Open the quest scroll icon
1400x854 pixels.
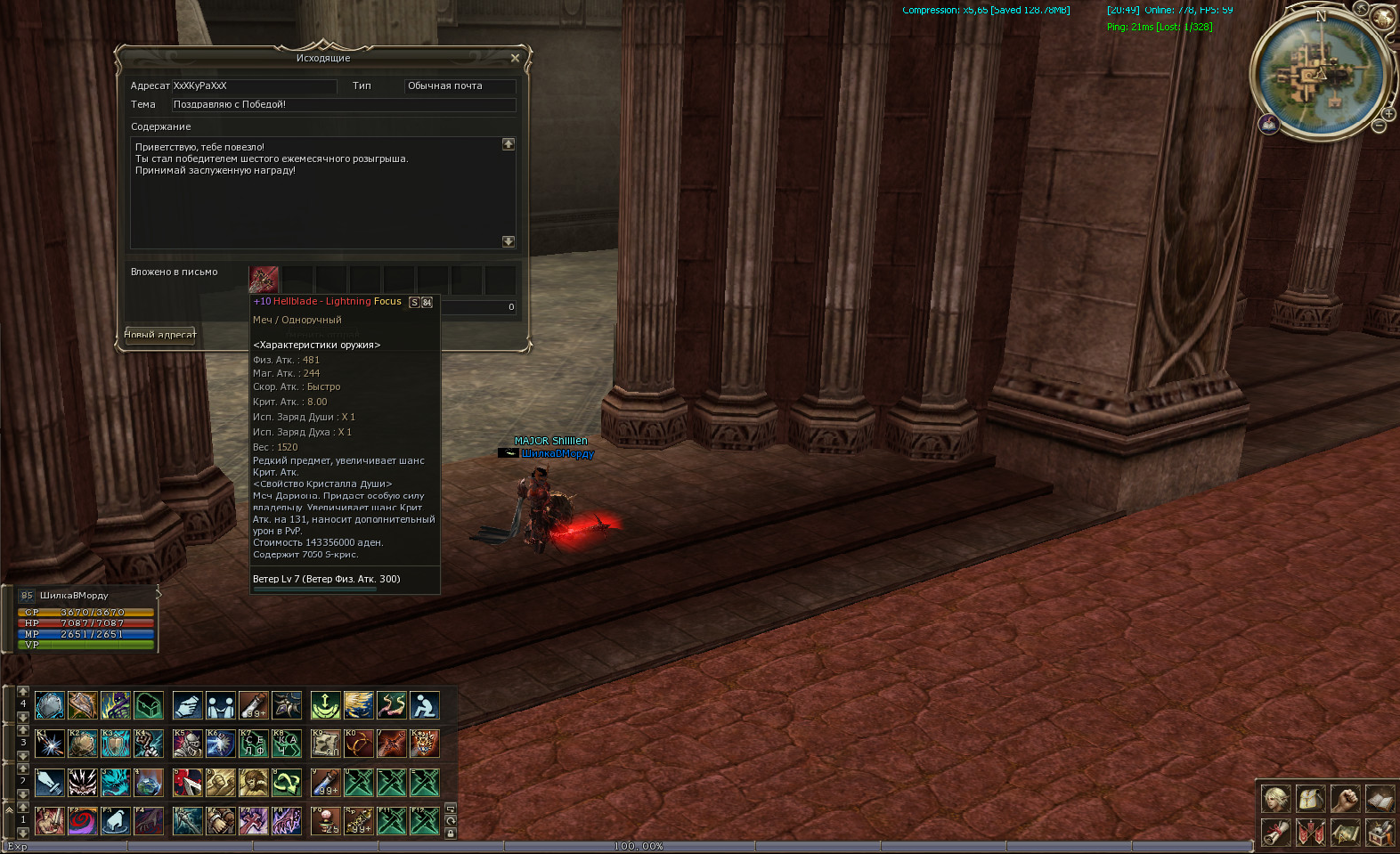point(1275,834)
